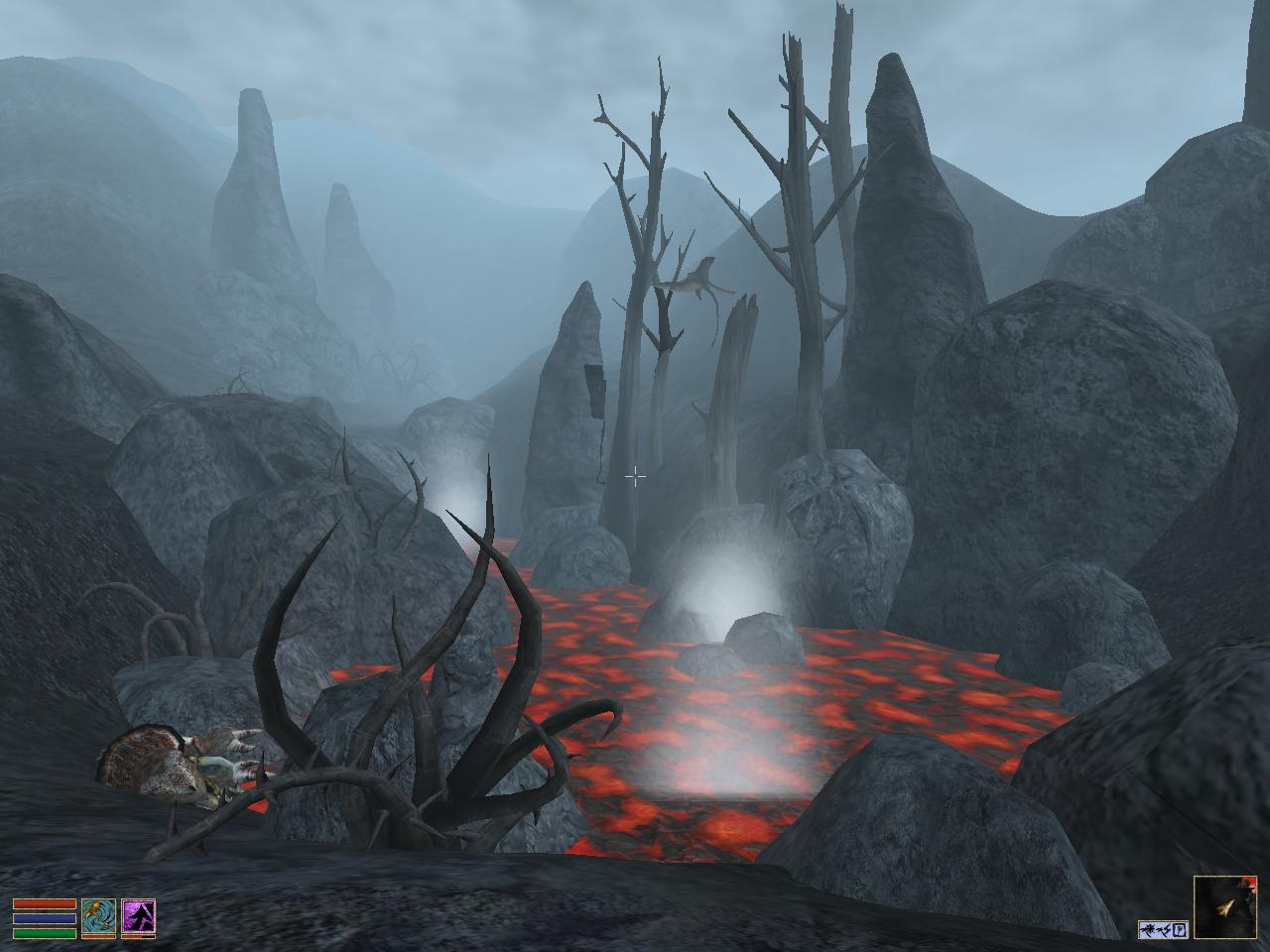
Task: Click the active magic effects icon strip
Action: 1164,929
